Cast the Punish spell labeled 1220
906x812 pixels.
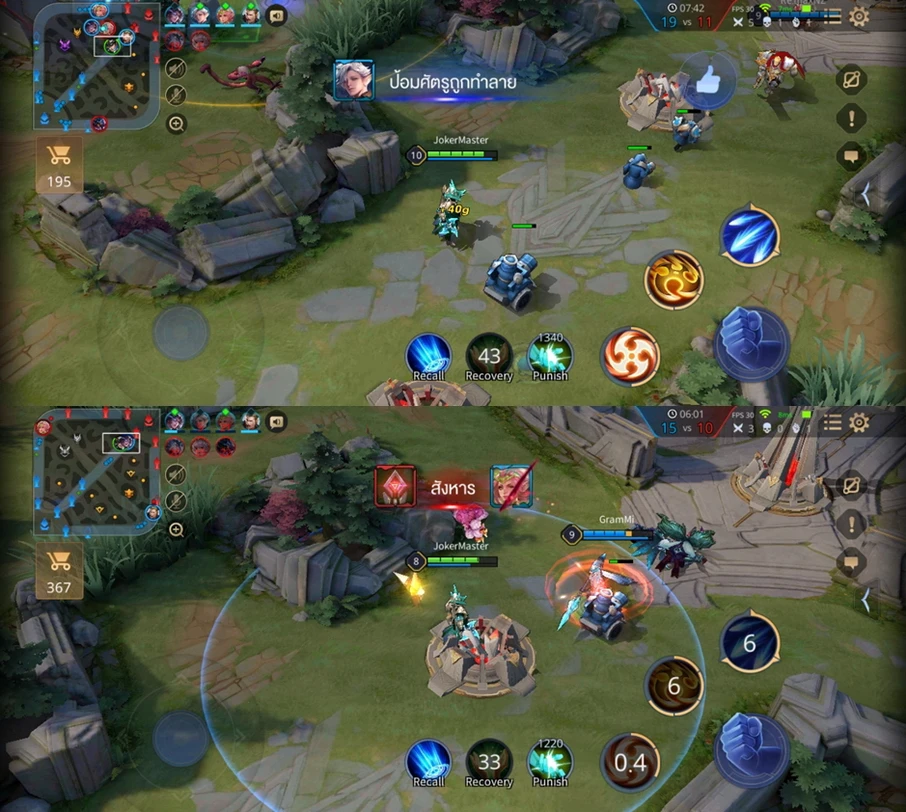(x=549, y=763)
